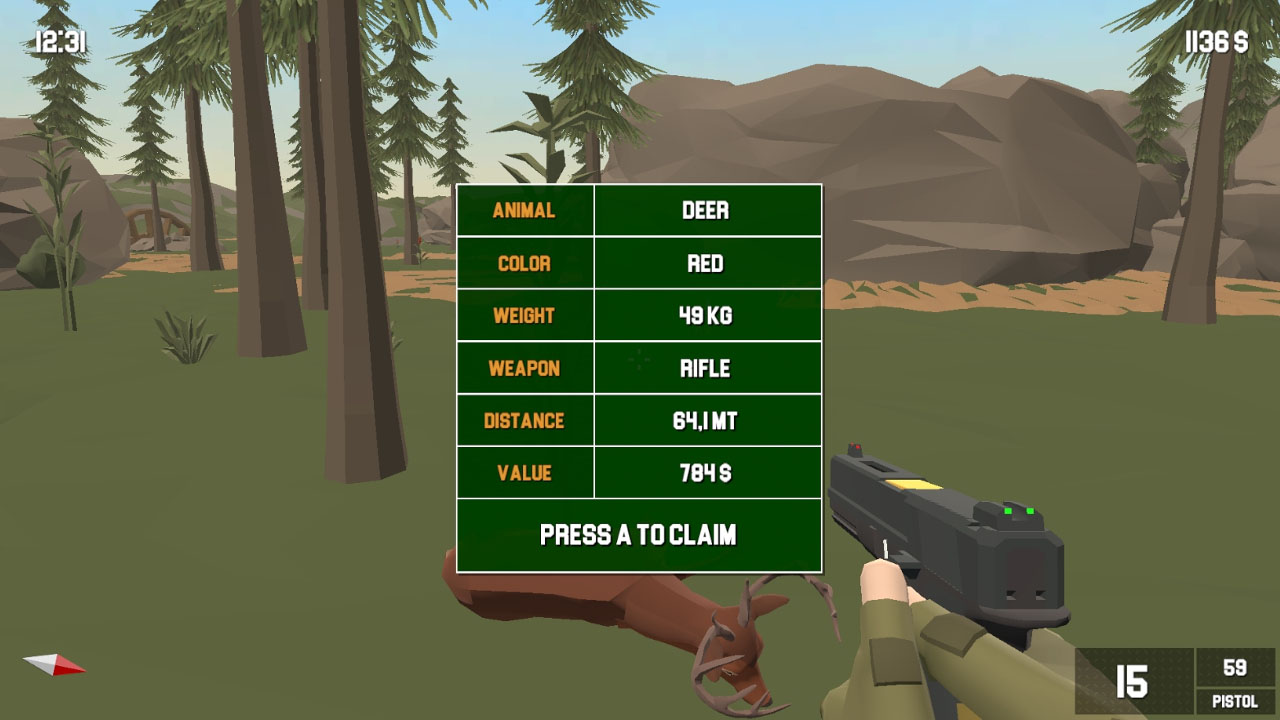Viewport: 1280px width, 720px height.
Task: Click the VALUE label cell
Action: (x=524, y=472)
